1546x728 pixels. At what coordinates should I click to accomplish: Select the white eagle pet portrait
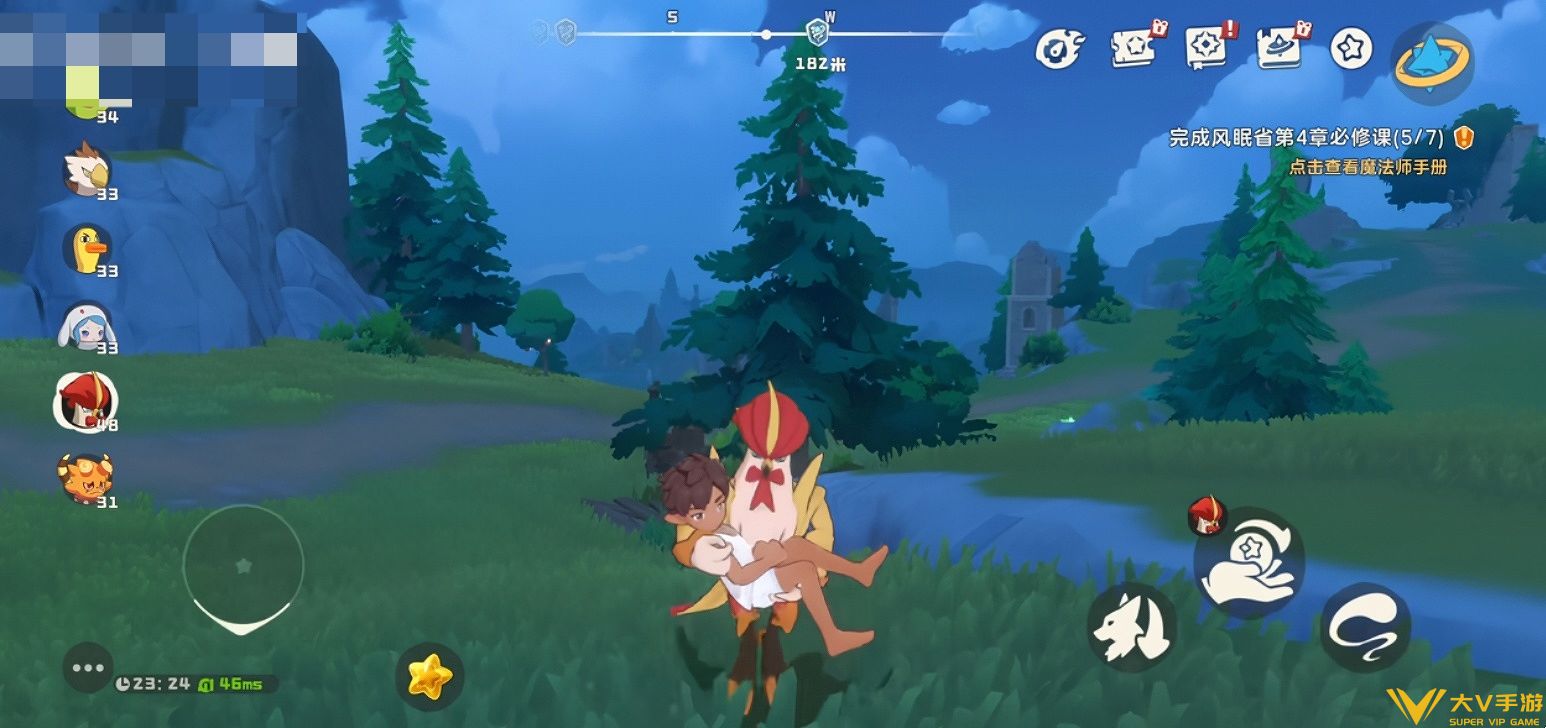tap(87, 171)
